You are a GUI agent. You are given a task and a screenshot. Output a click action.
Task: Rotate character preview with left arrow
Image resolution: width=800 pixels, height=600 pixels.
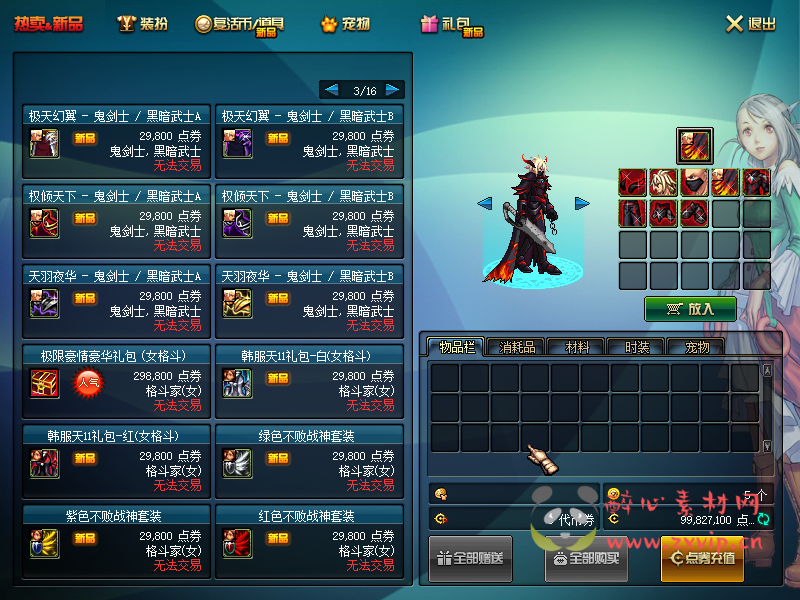pos(484,204)
